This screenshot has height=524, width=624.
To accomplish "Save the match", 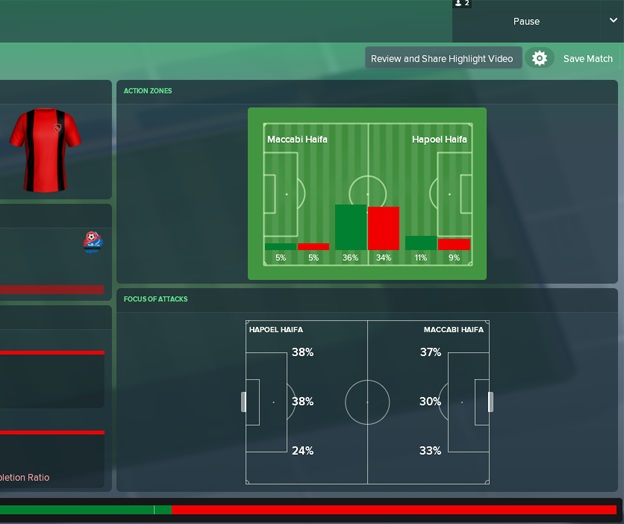I will pyautogui.click(x=588, y=59).
